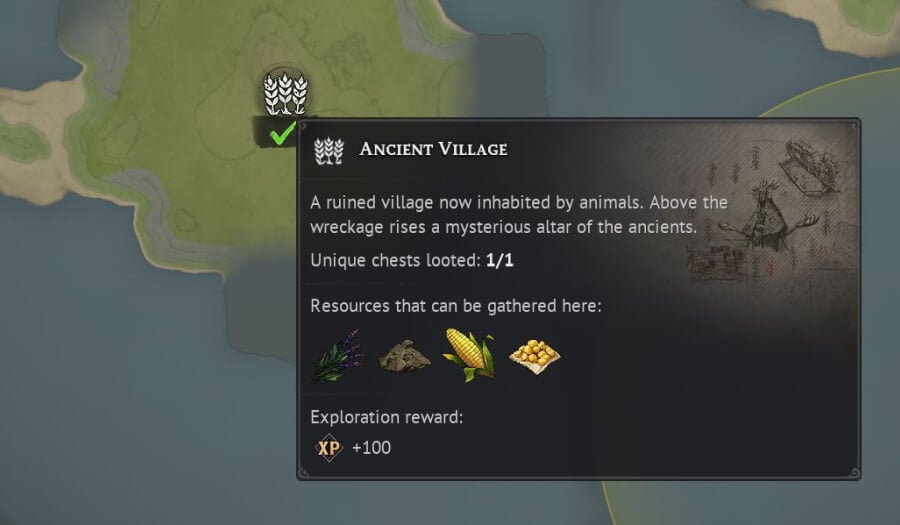The height and width of the screenshot is (525, 900).
Task: Click the yellow grain pile resource icon
Action: pos(534,354)
